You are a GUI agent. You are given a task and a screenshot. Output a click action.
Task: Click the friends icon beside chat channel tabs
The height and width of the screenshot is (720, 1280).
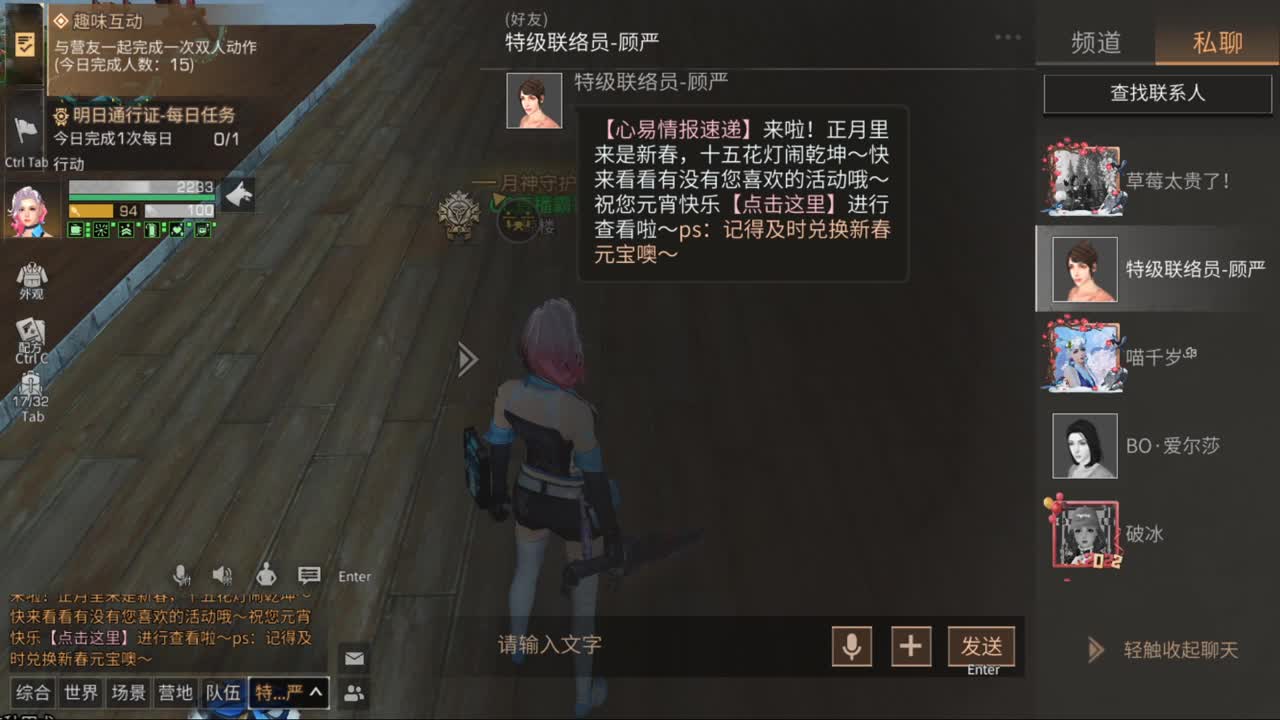coord(354,692)
